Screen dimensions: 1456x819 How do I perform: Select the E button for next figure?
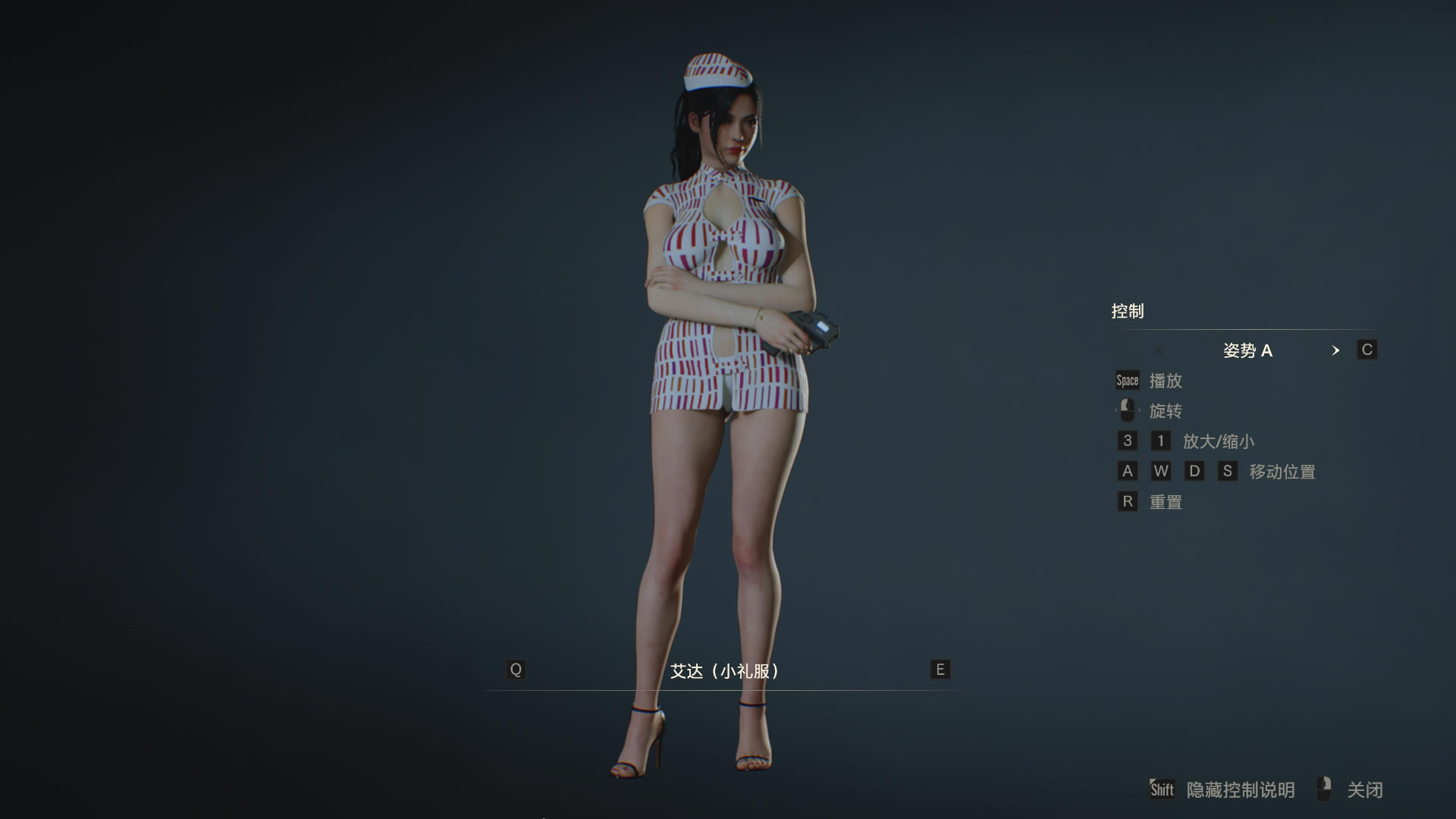click(x=939, y=670)
